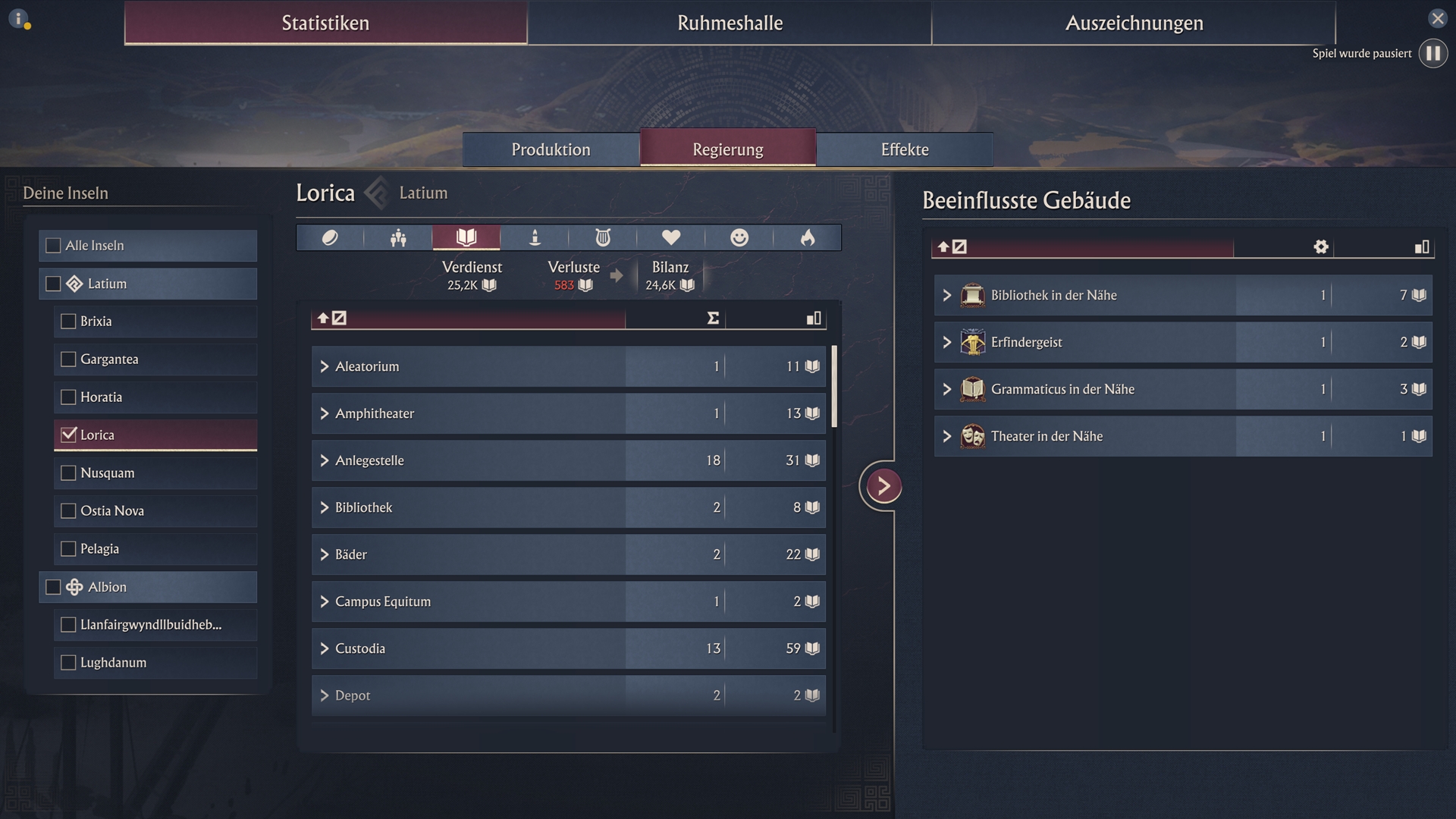
Task: Toggle the game pause button
Action: 1432,53
